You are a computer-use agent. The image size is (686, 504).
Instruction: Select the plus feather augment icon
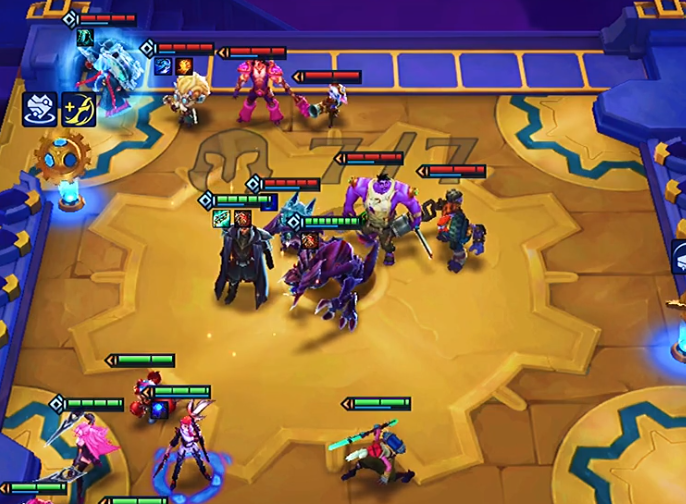[x=78, y=109]
